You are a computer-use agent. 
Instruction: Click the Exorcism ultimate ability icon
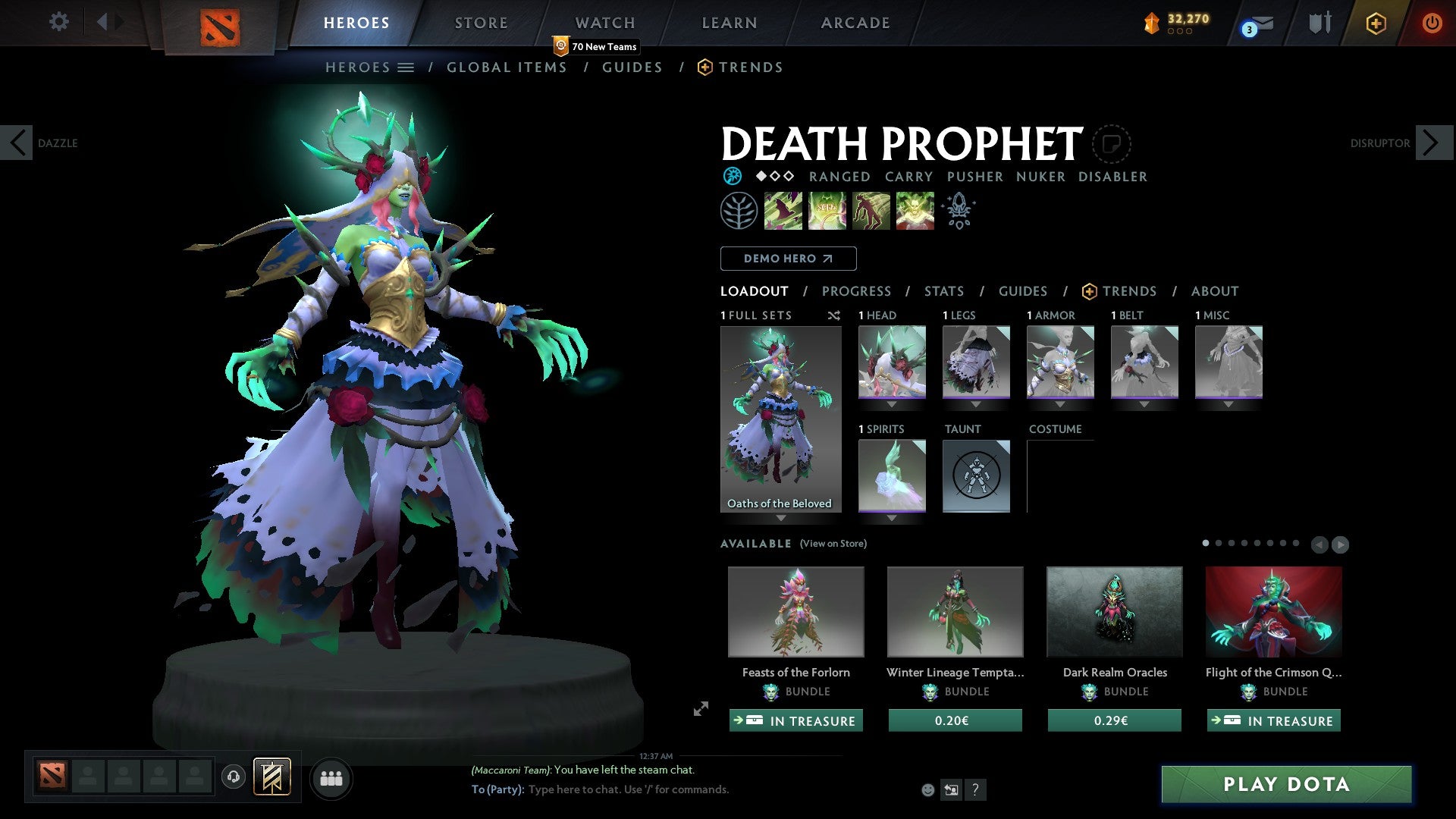[x=915, y=210]
